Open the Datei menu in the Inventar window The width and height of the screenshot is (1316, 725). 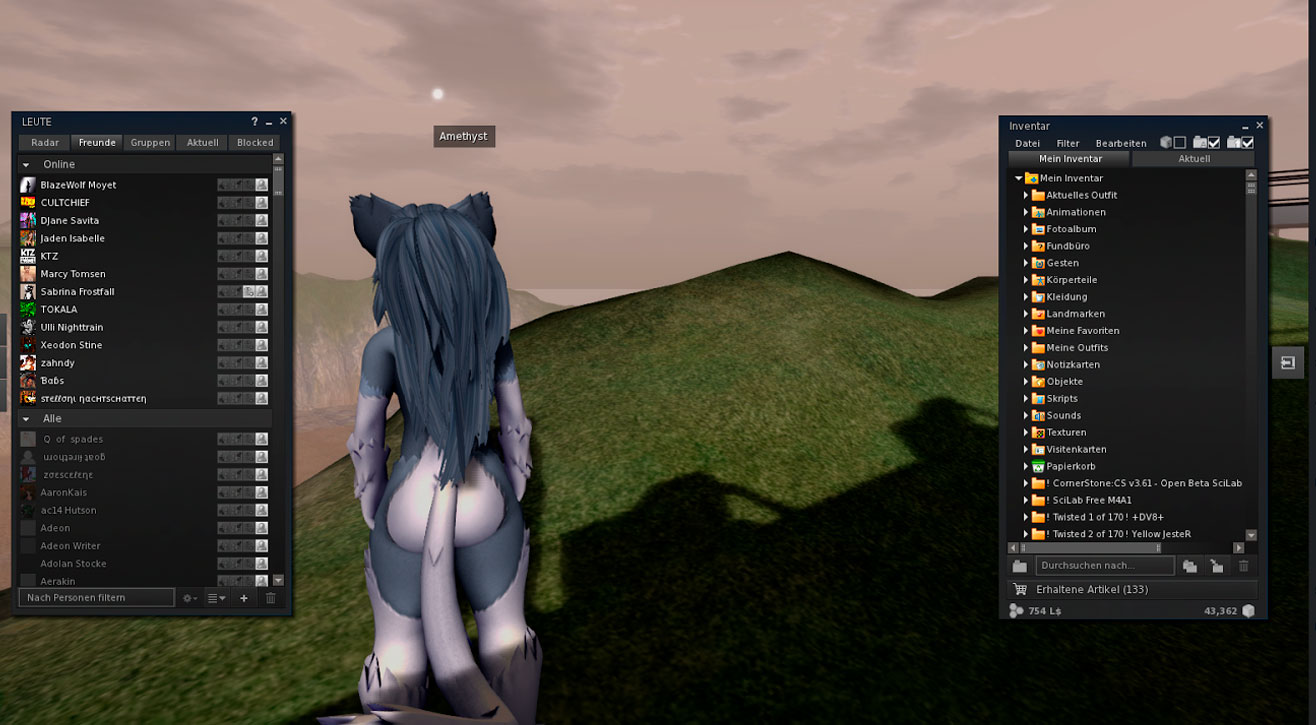click(1027, 143)
